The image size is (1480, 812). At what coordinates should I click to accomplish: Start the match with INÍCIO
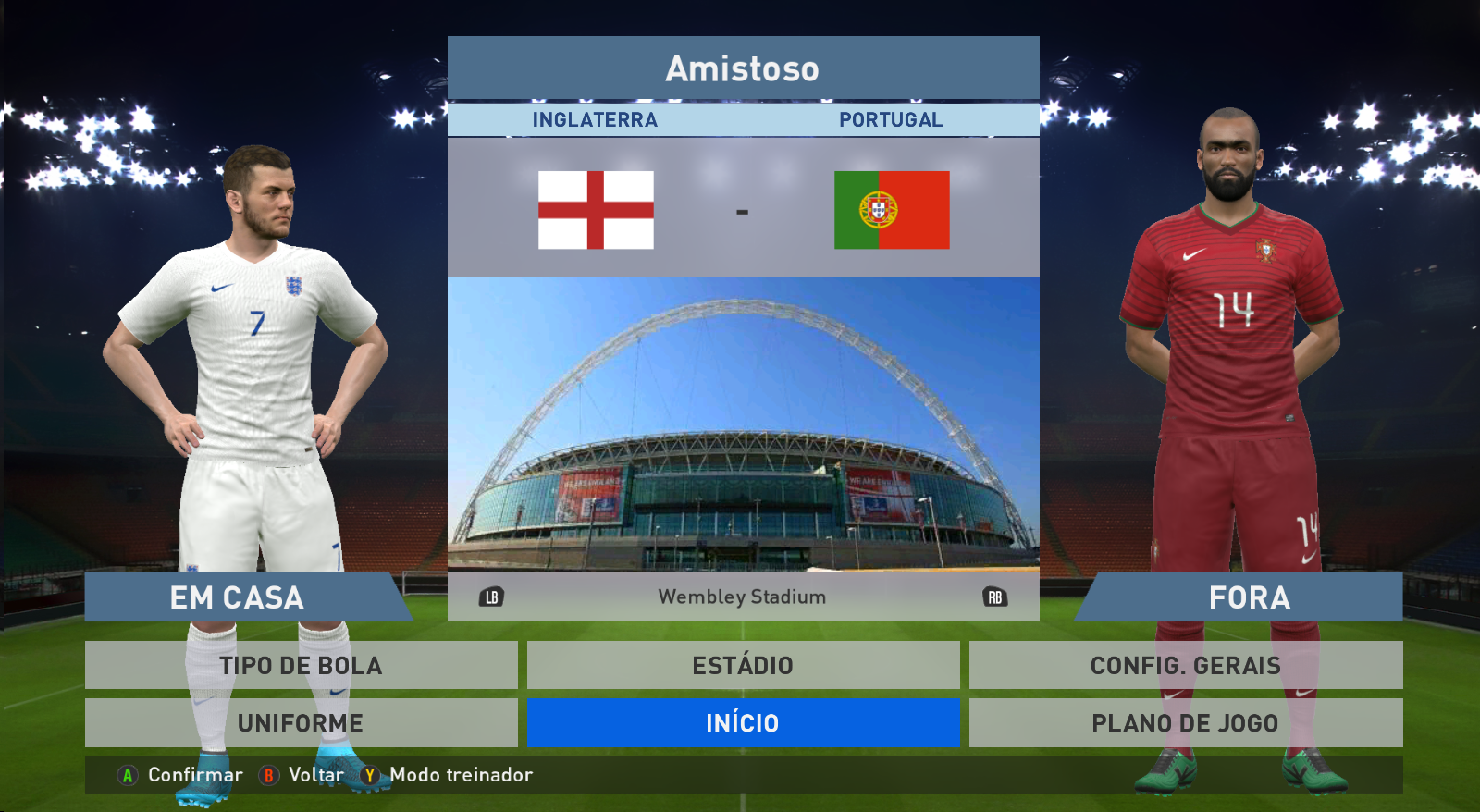[x=743, y=722]
